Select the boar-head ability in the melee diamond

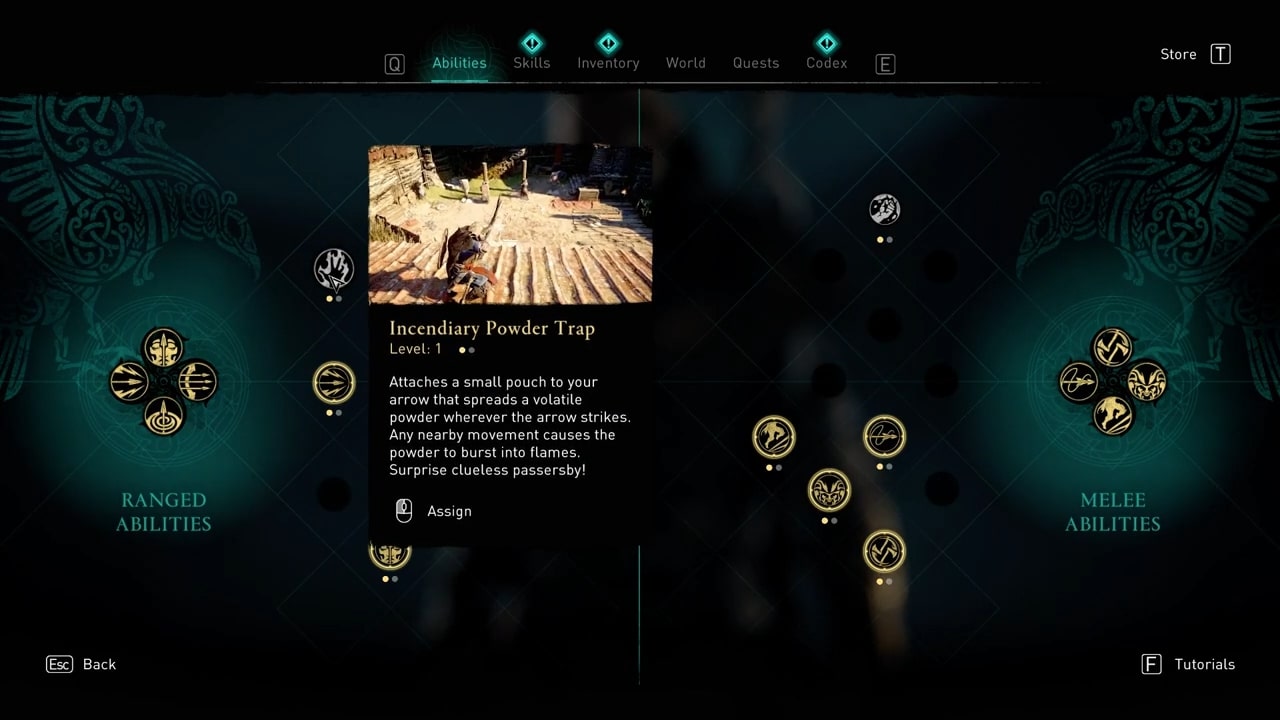[1146, 383]
